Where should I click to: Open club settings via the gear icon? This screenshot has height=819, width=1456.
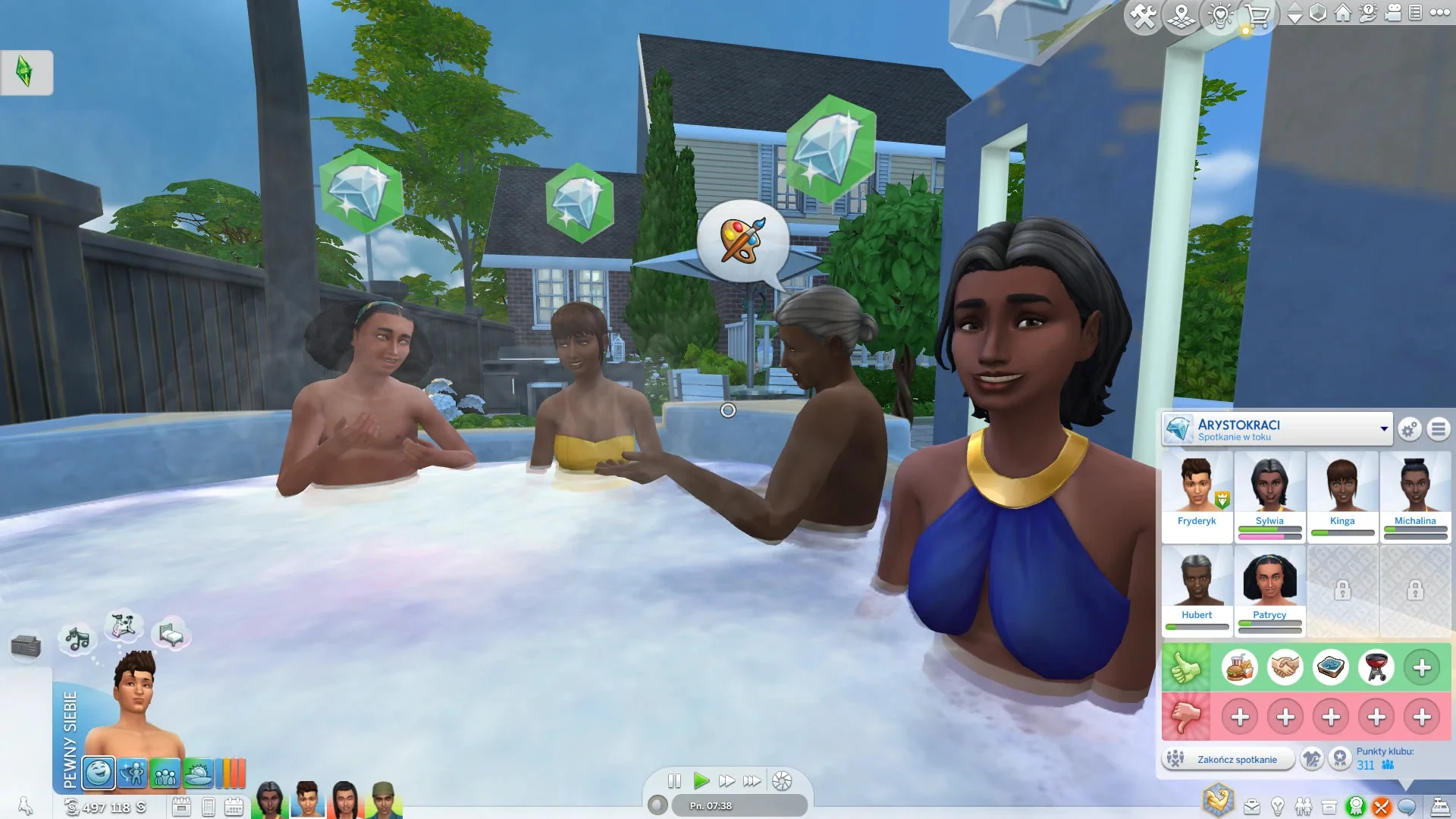1408,429
